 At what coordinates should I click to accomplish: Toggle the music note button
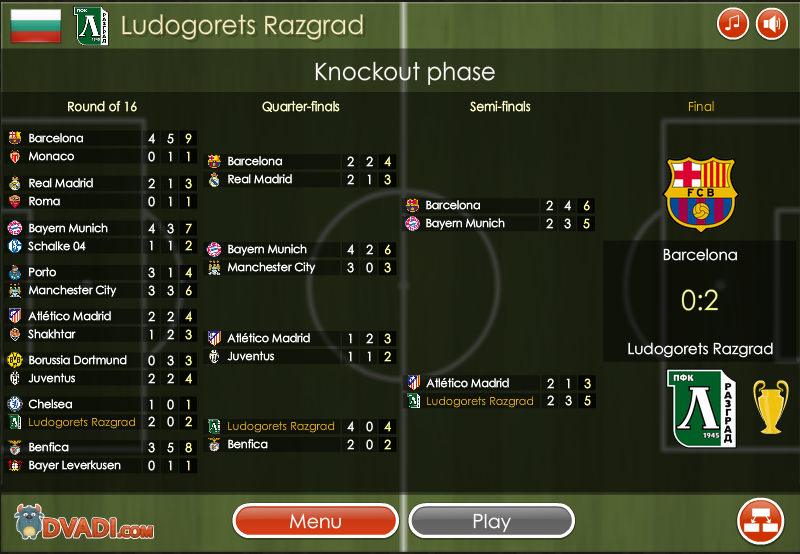733,23
